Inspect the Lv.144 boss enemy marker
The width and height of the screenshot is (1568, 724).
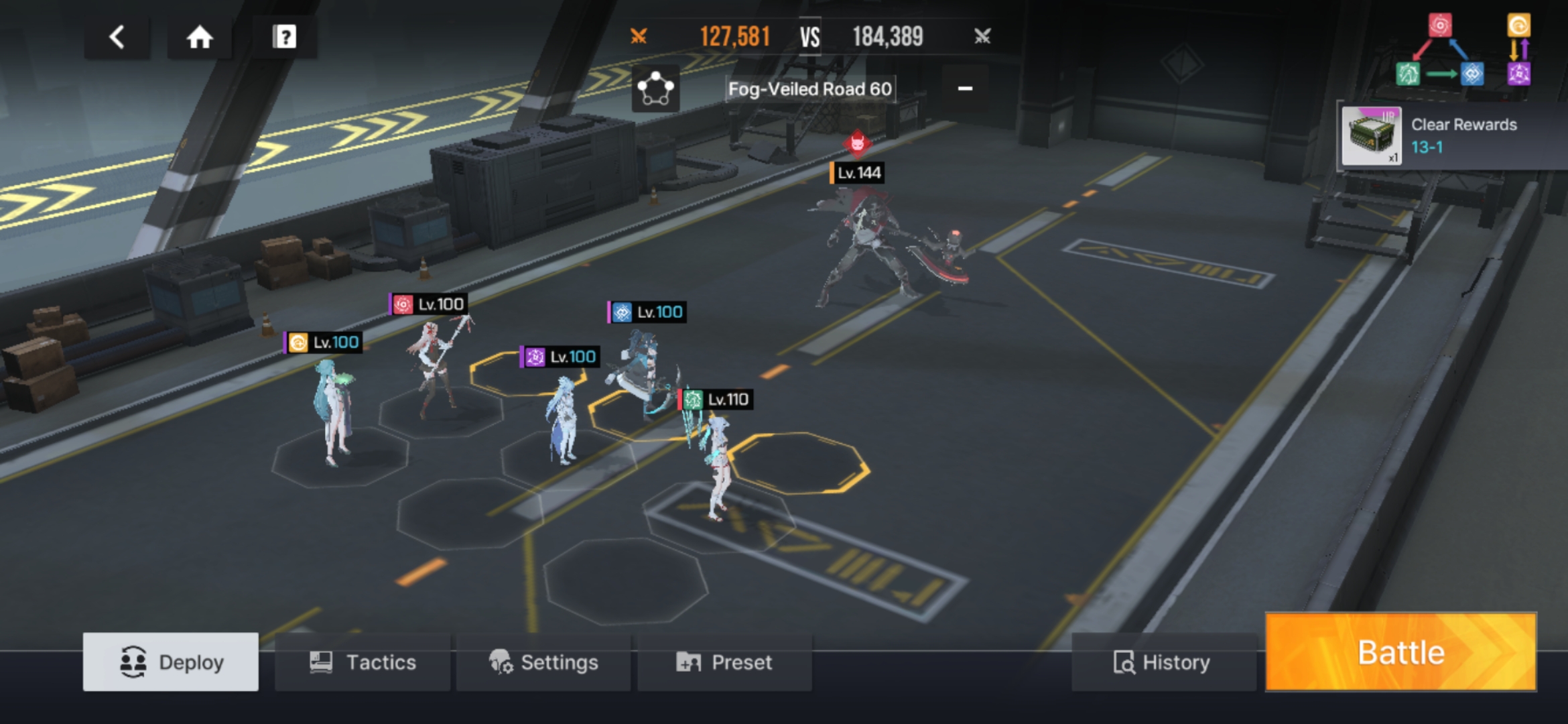(x=858, y=172)
